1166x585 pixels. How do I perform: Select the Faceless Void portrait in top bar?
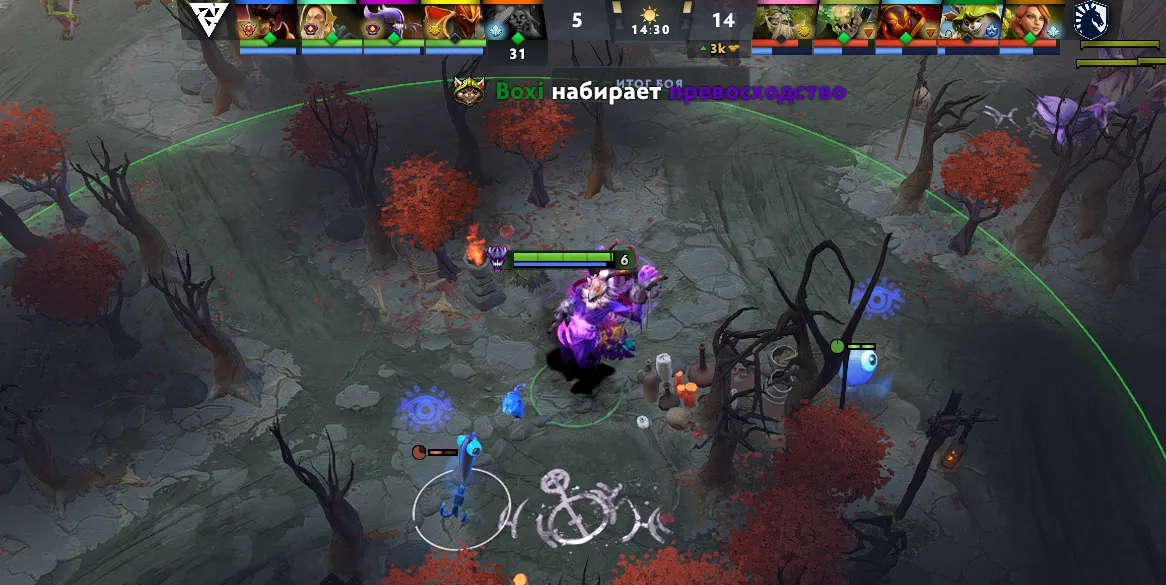(x=391, y=20)
